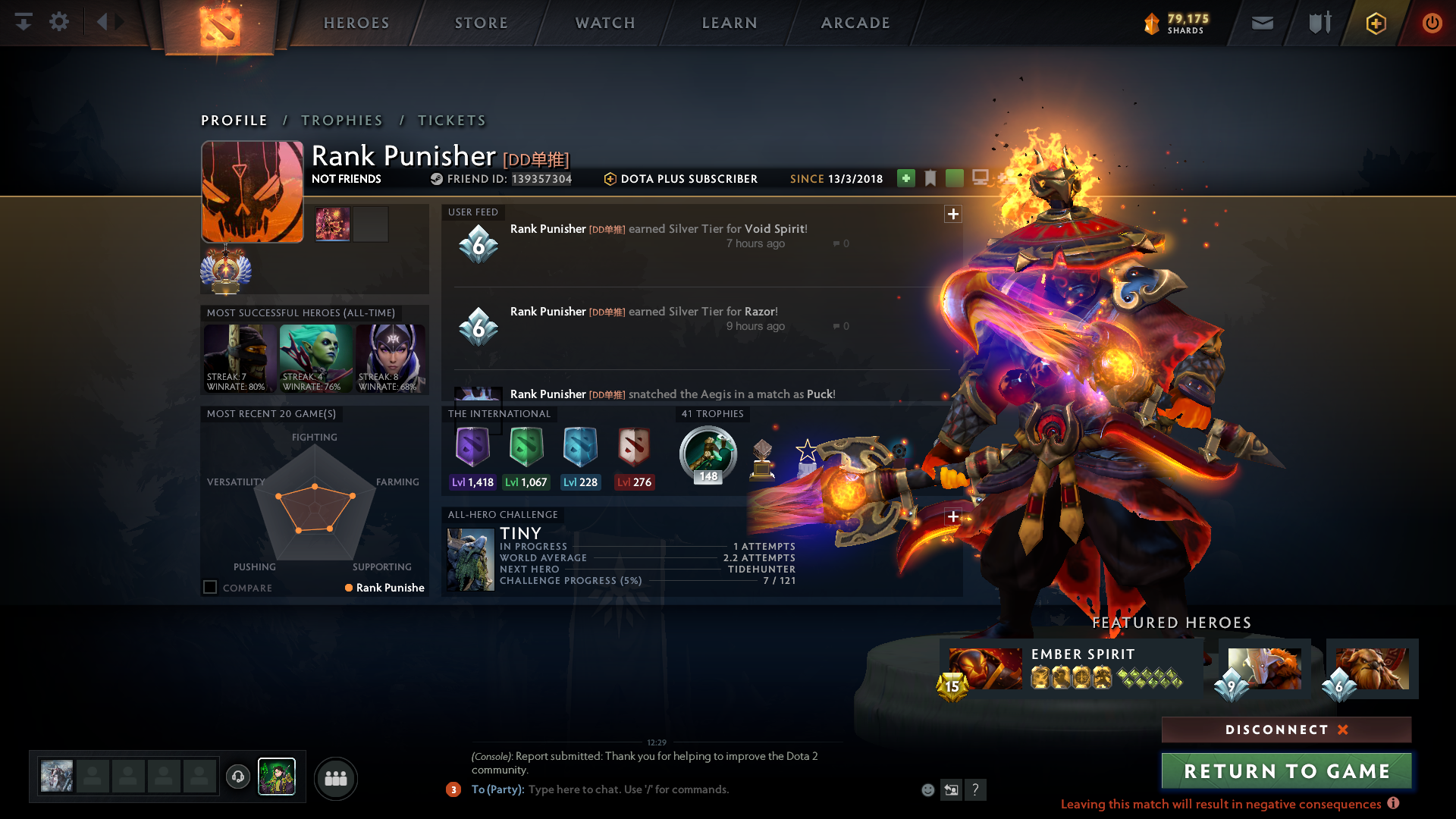Switch to the Trophies tab

[342, 121]
